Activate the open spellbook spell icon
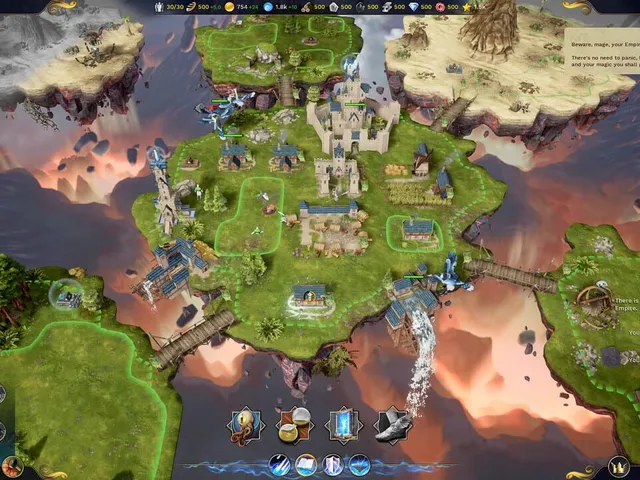This screenshot has height=480, width=640. pos(306,465)
